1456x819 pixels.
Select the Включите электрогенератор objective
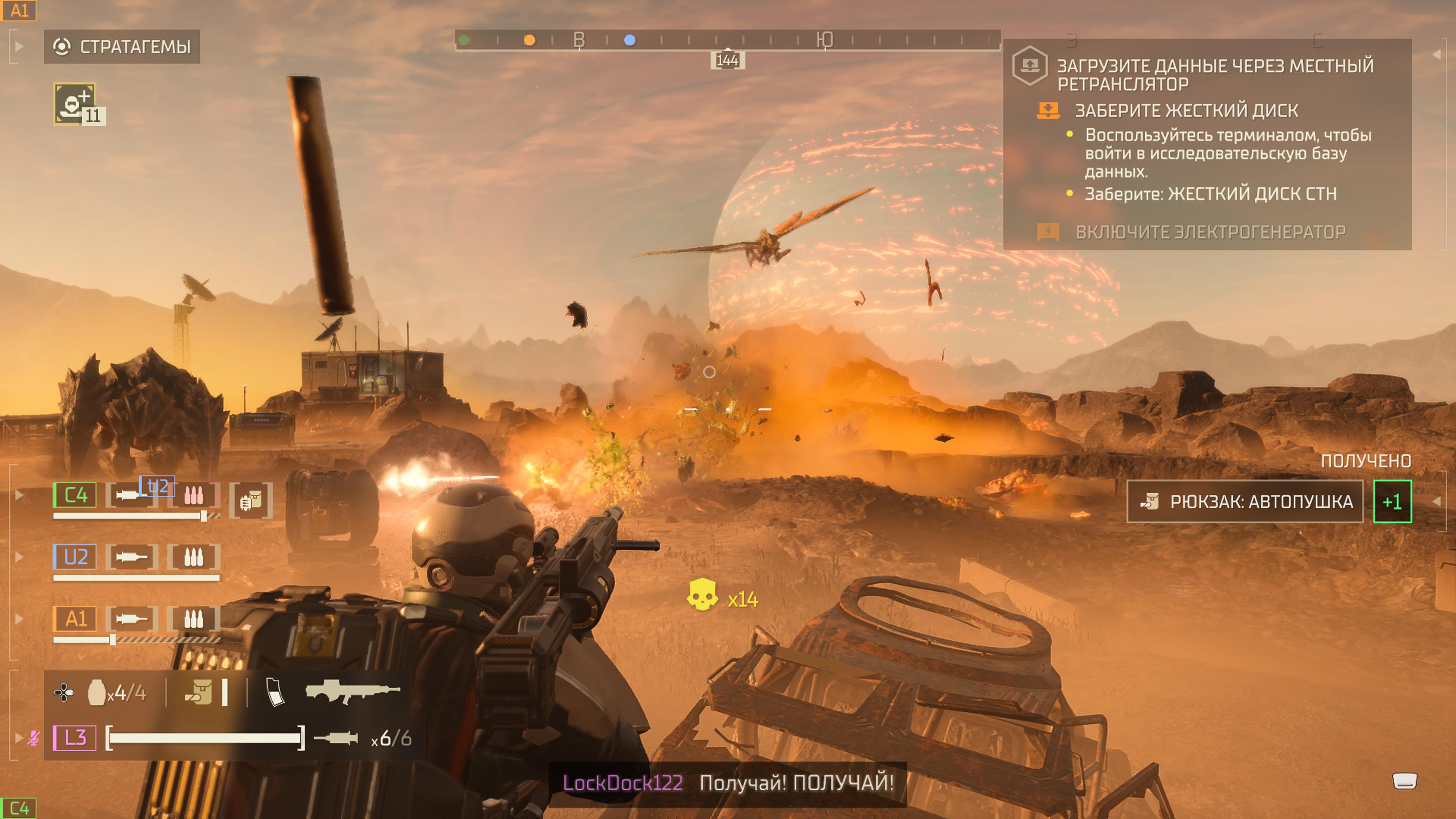[x=1210, y=232]
